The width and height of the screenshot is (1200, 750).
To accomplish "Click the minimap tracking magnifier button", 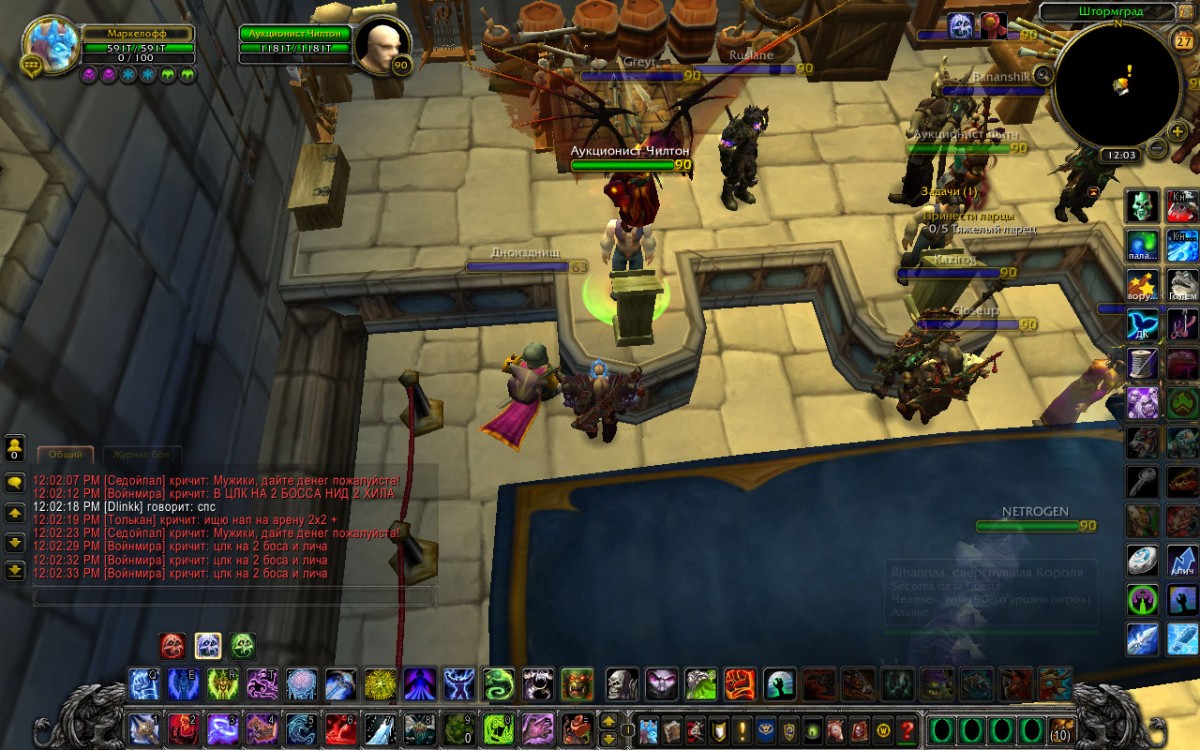I will (1043, 74).
